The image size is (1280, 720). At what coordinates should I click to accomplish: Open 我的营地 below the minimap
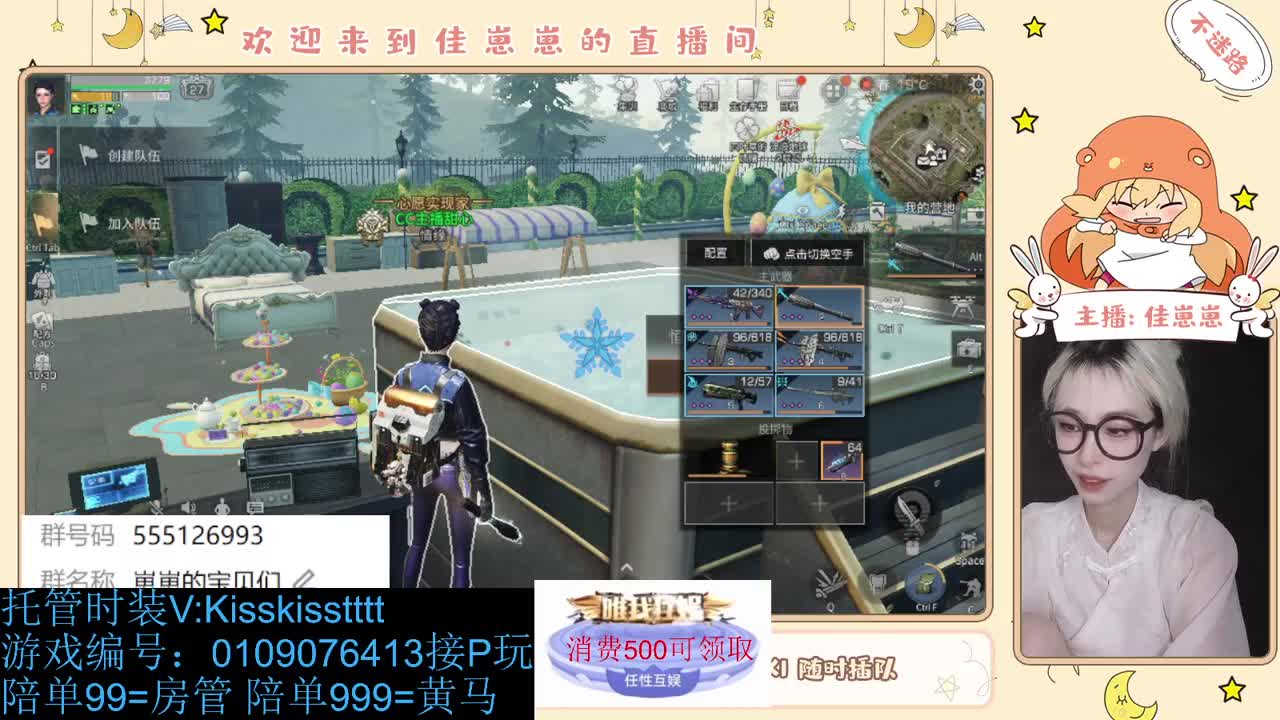point(929,207)
